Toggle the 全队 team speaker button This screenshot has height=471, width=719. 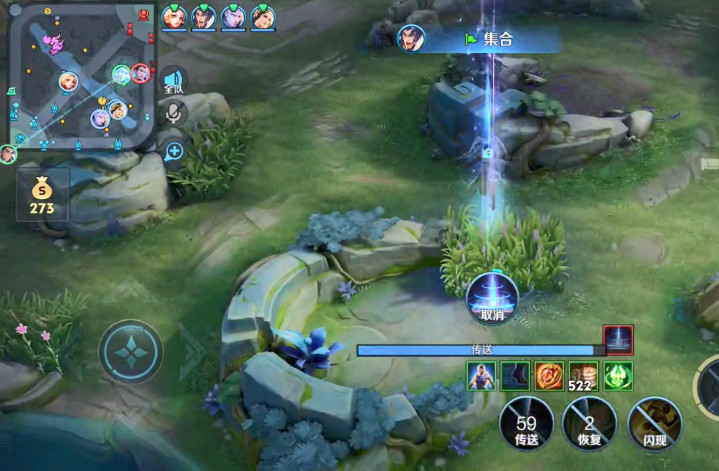click(173, 82)
